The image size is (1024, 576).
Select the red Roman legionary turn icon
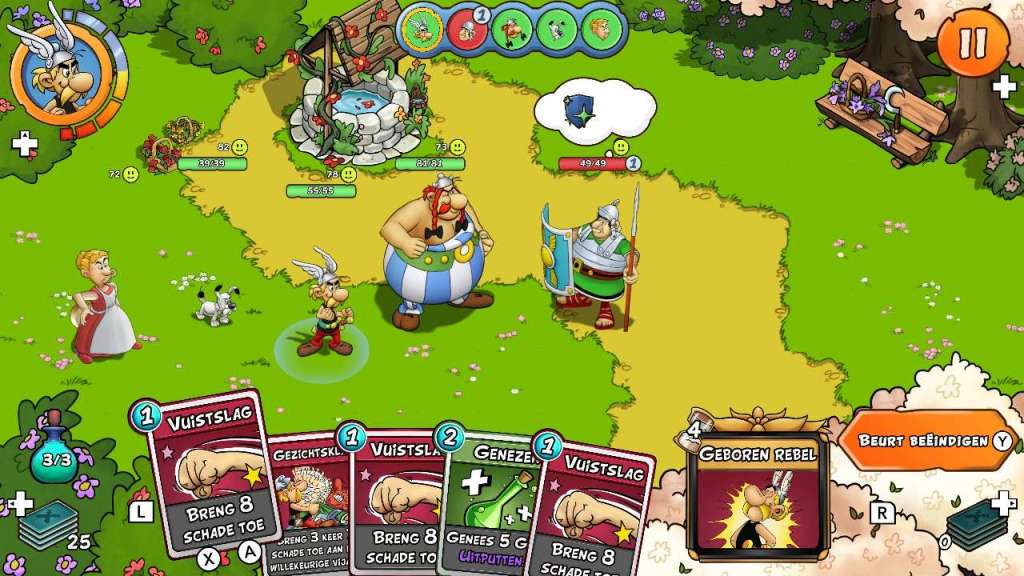tap(467, 30)
